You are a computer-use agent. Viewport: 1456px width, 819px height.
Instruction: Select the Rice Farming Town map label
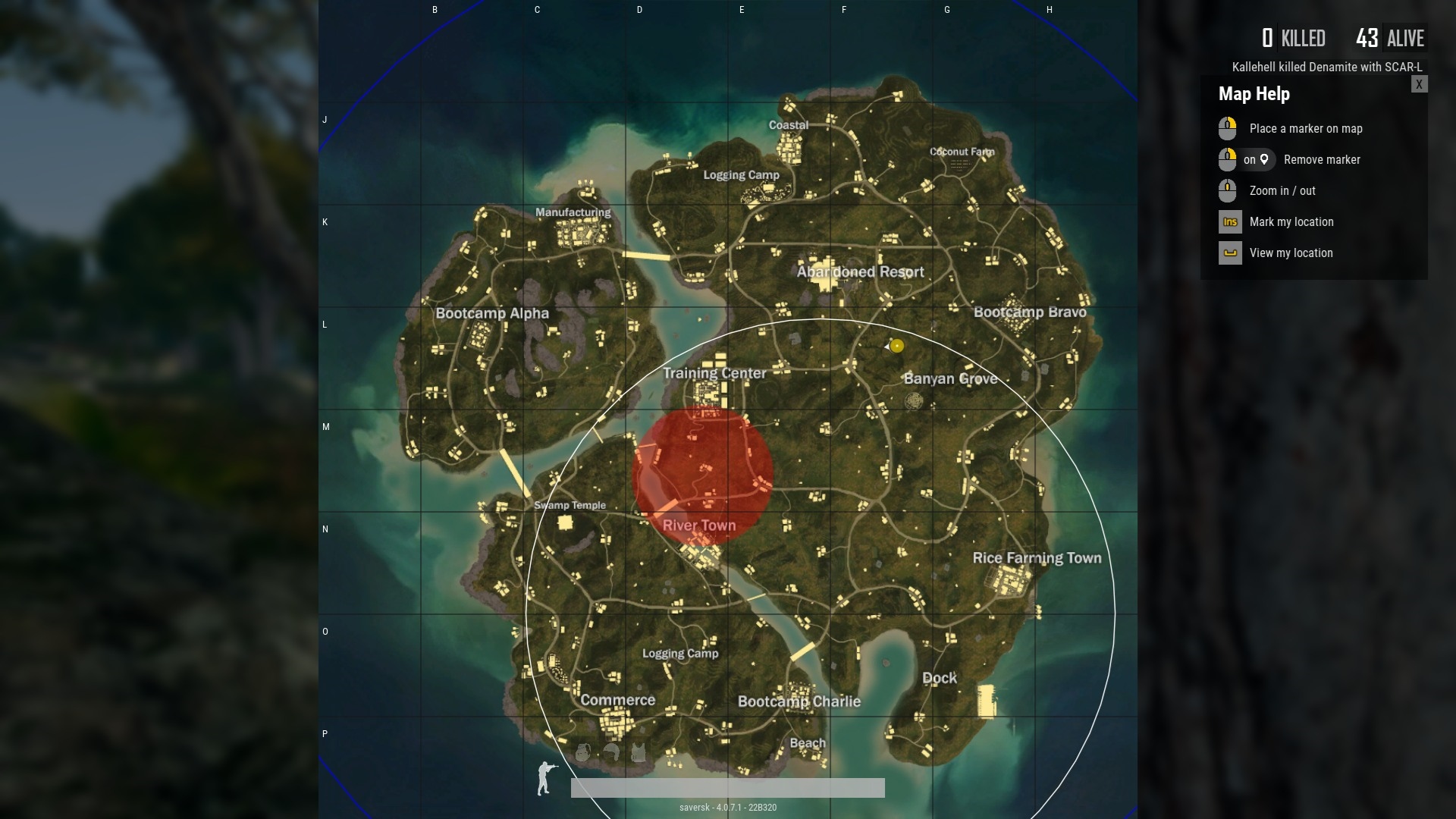[1037, 558]
